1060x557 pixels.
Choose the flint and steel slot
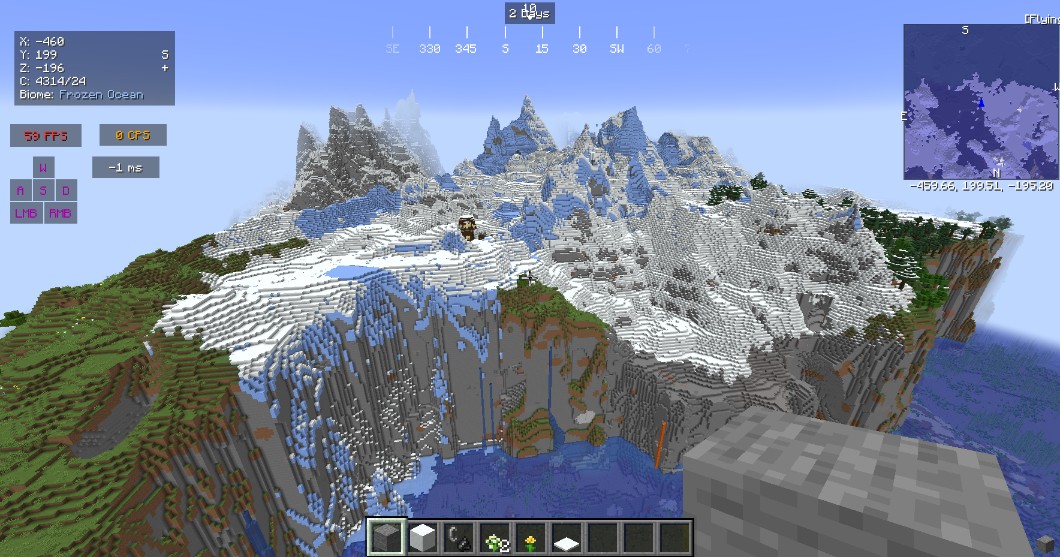[x=459, y=536]
